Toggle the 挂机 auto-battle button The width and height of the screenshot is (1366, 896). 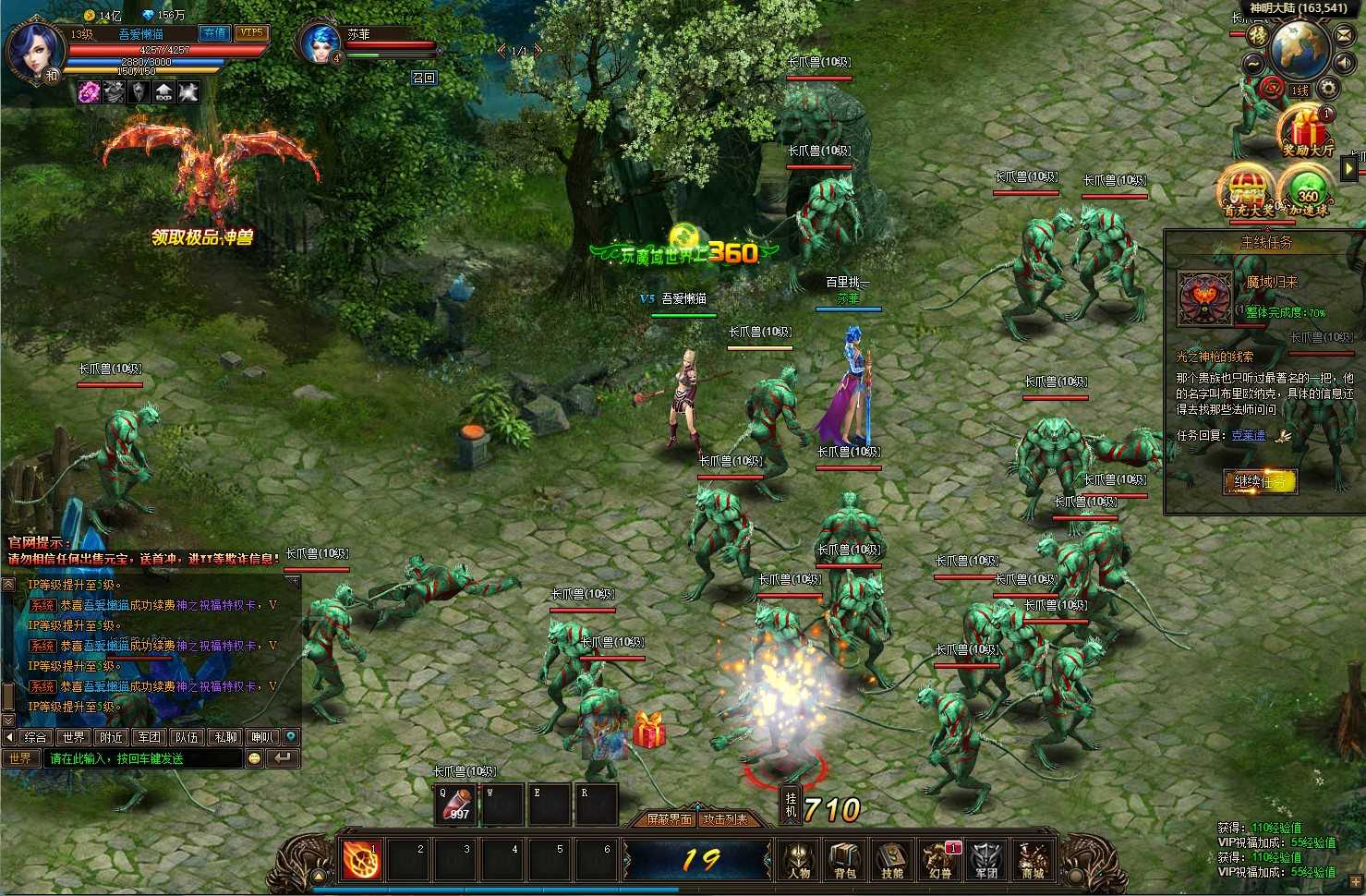pos(791,804)
